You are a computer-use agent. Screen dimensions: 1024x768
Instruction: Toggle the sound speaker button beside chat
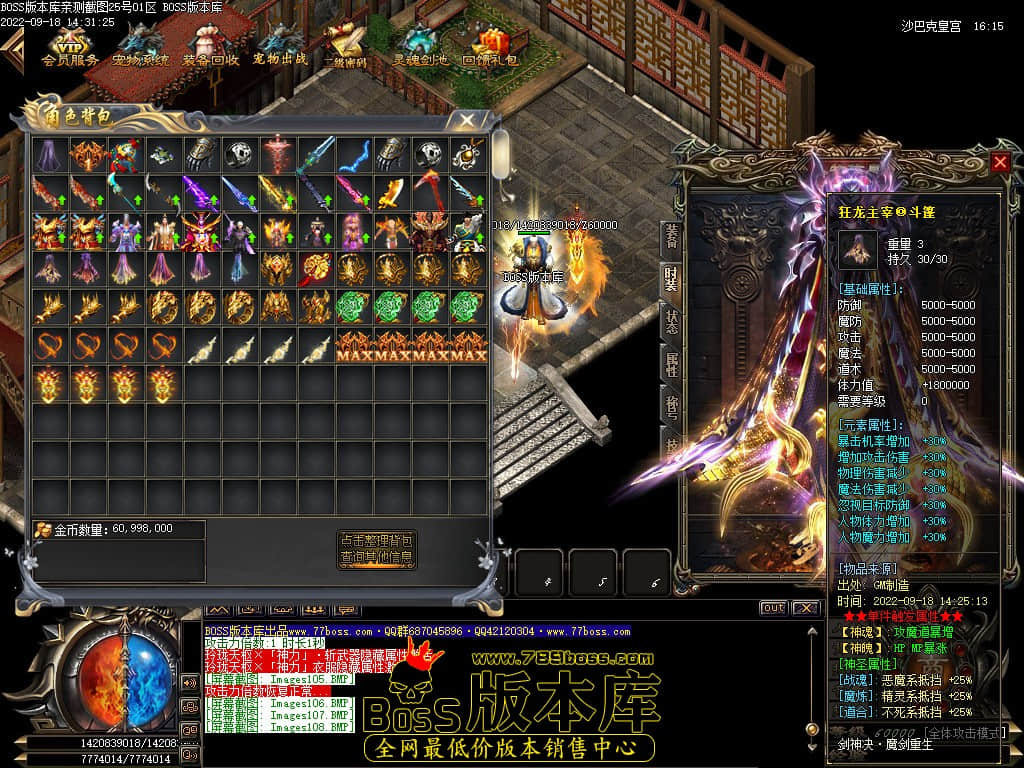pyautogui.click(x=189, y=683)
